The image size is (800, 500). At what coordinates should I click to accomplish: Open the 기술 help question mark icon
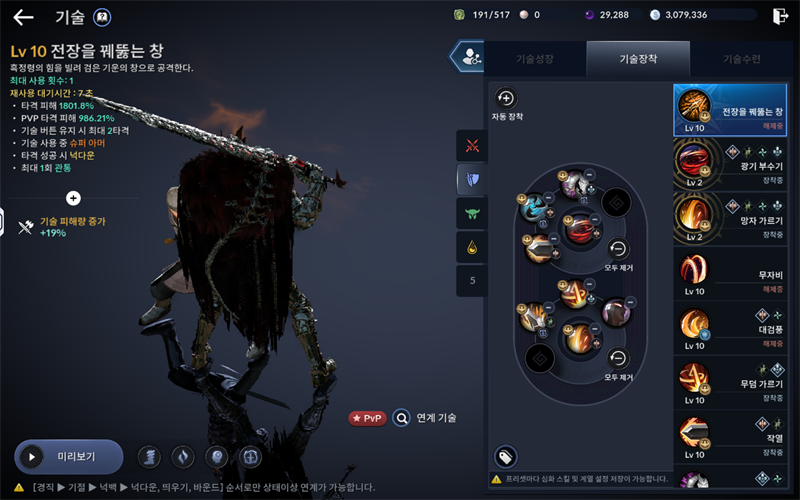coord(102,17)
